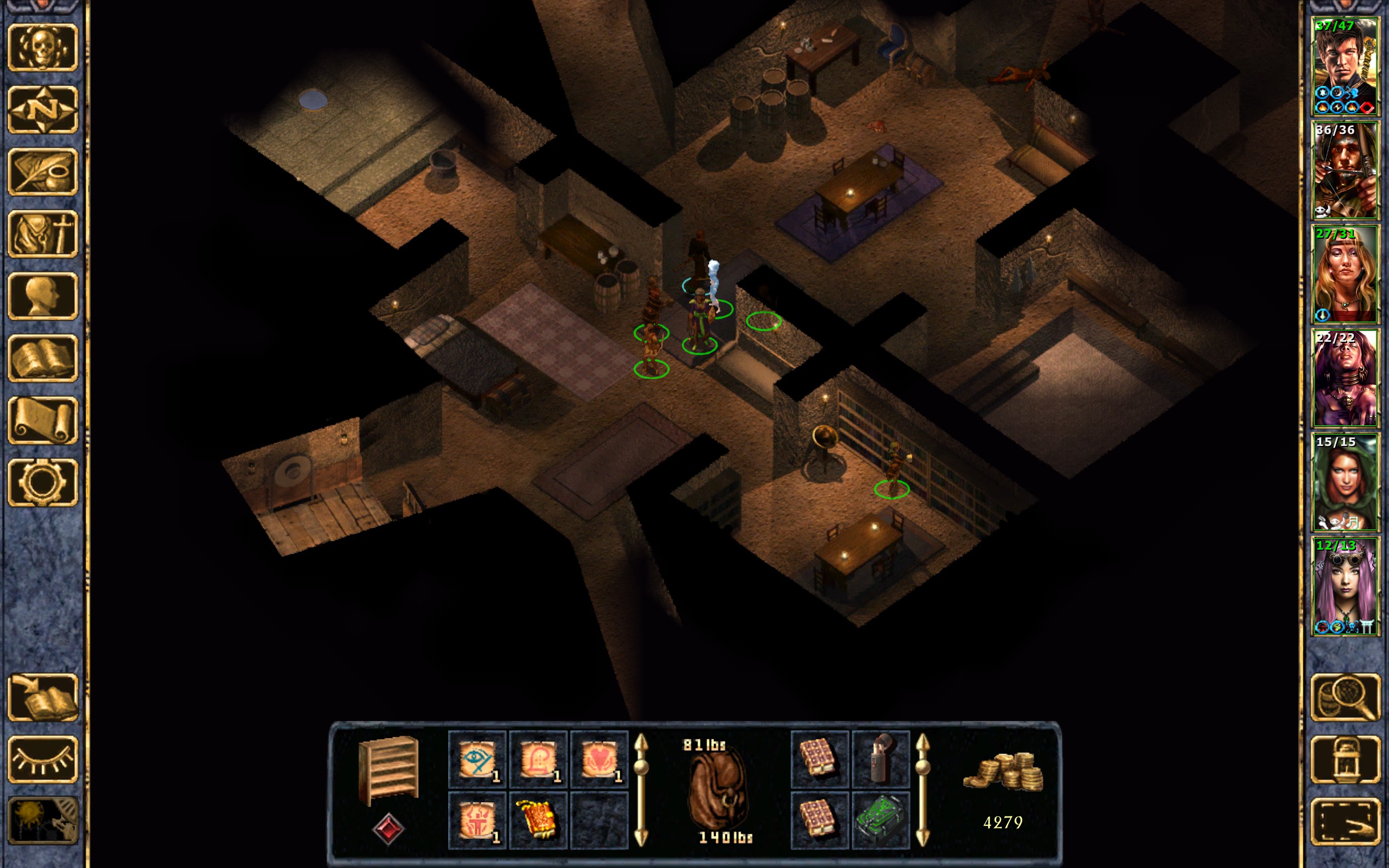Toggle the lantern button
This screenshot has width=1389, height=868.
coord(1346,759)
